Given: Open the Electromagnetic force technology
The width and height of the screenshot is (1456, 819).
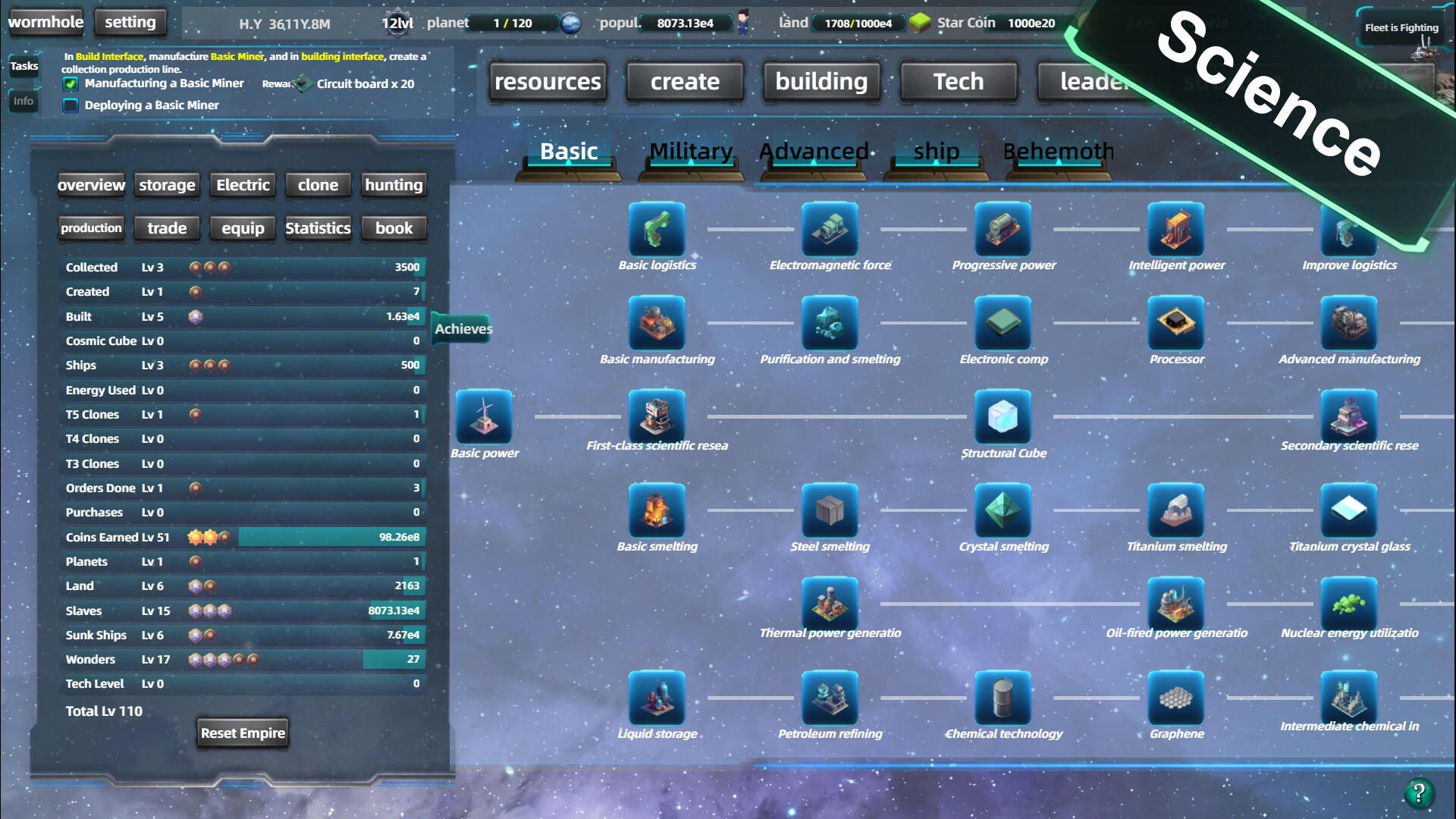Looking at the screenshot, I should click(x=830, y=230).
